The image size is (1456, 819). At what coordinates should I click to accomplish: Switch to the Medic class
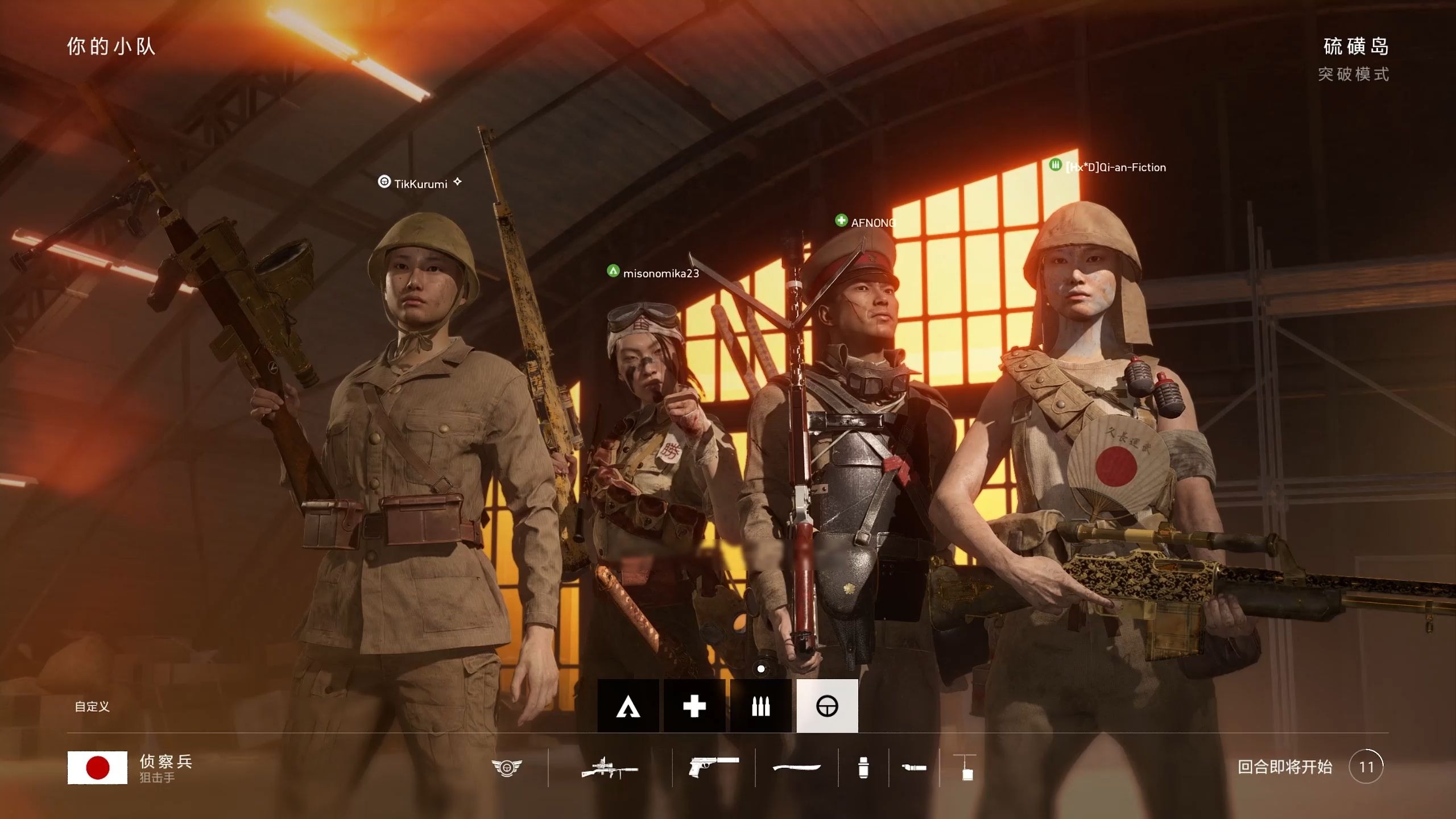click(x=694, y=706)
